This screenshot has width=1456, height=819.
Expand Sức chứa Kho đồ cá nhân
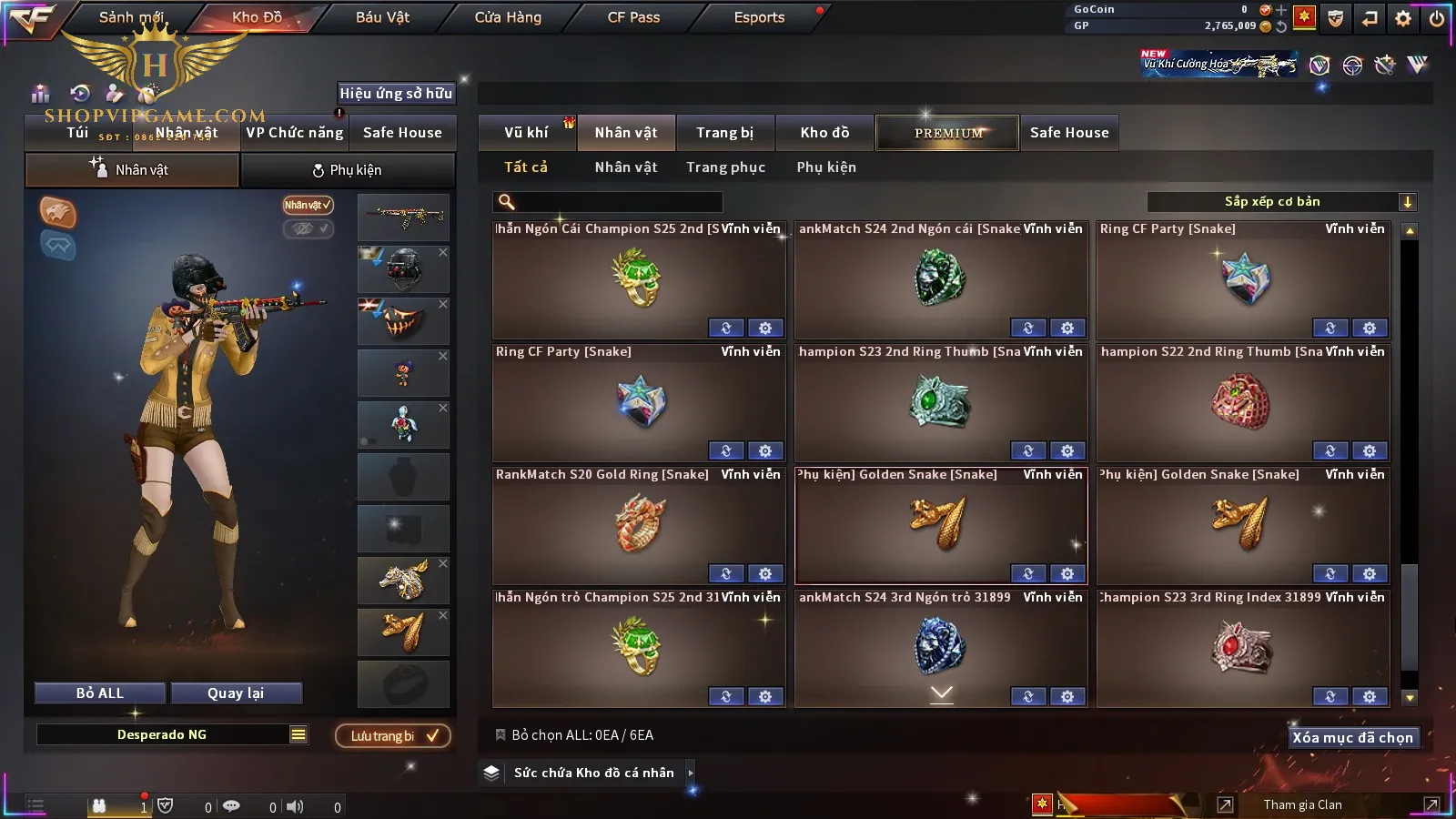(x=593, y=773)
